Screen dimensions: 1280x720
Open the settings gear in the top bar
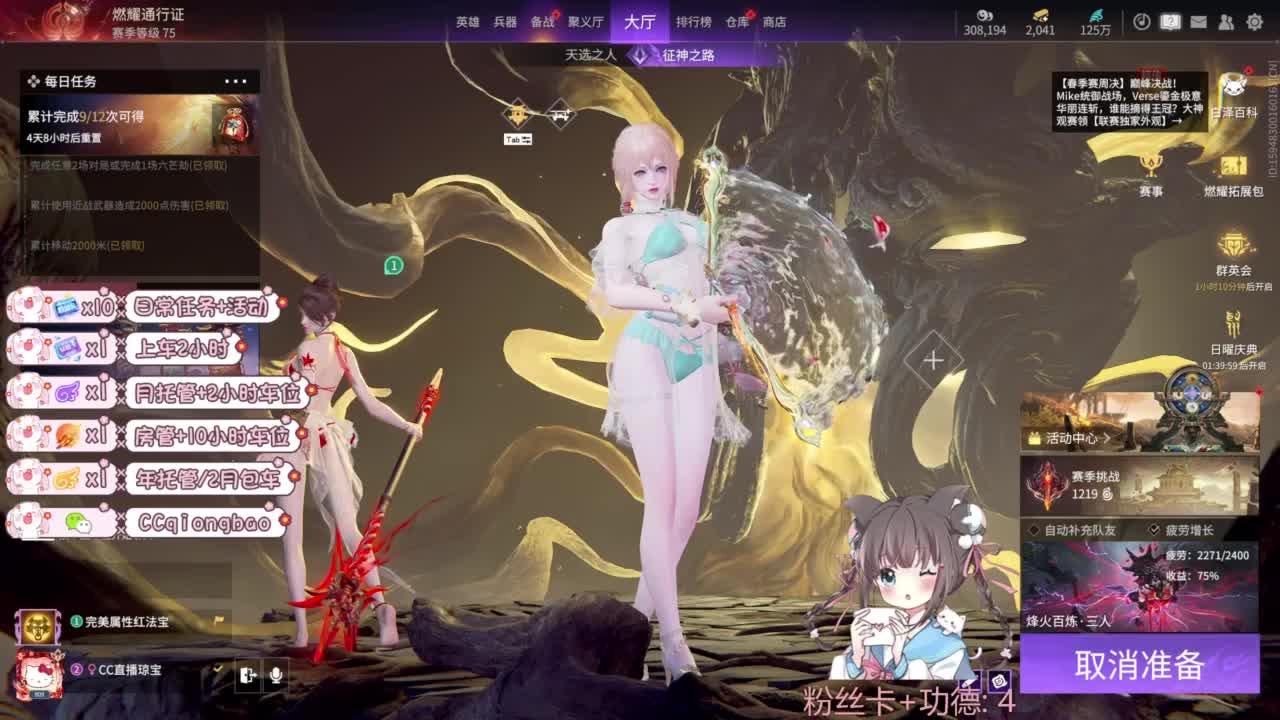click(x=1255, y=21)
